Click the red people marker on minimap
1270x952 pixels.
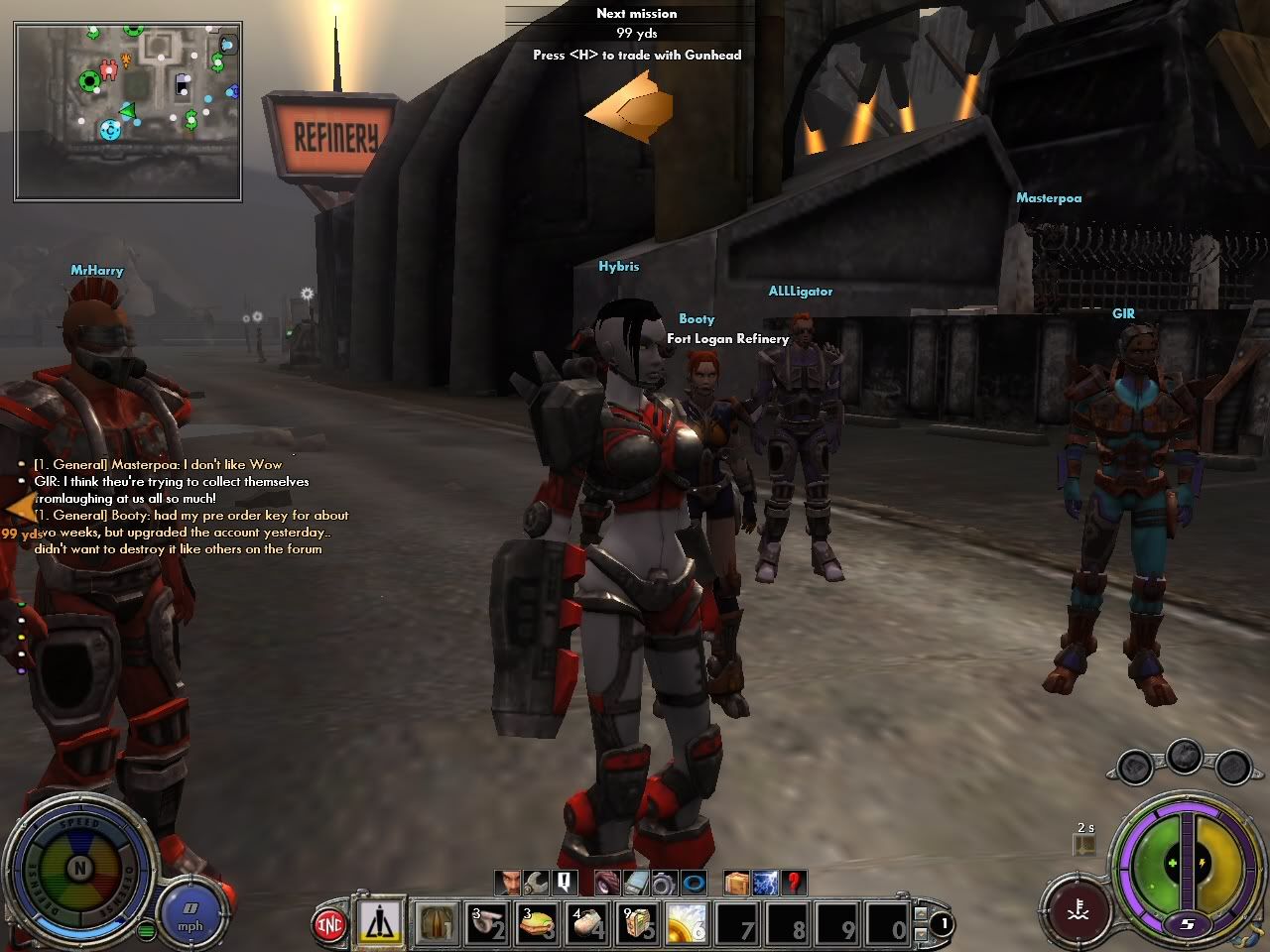(x=109, y=68)
